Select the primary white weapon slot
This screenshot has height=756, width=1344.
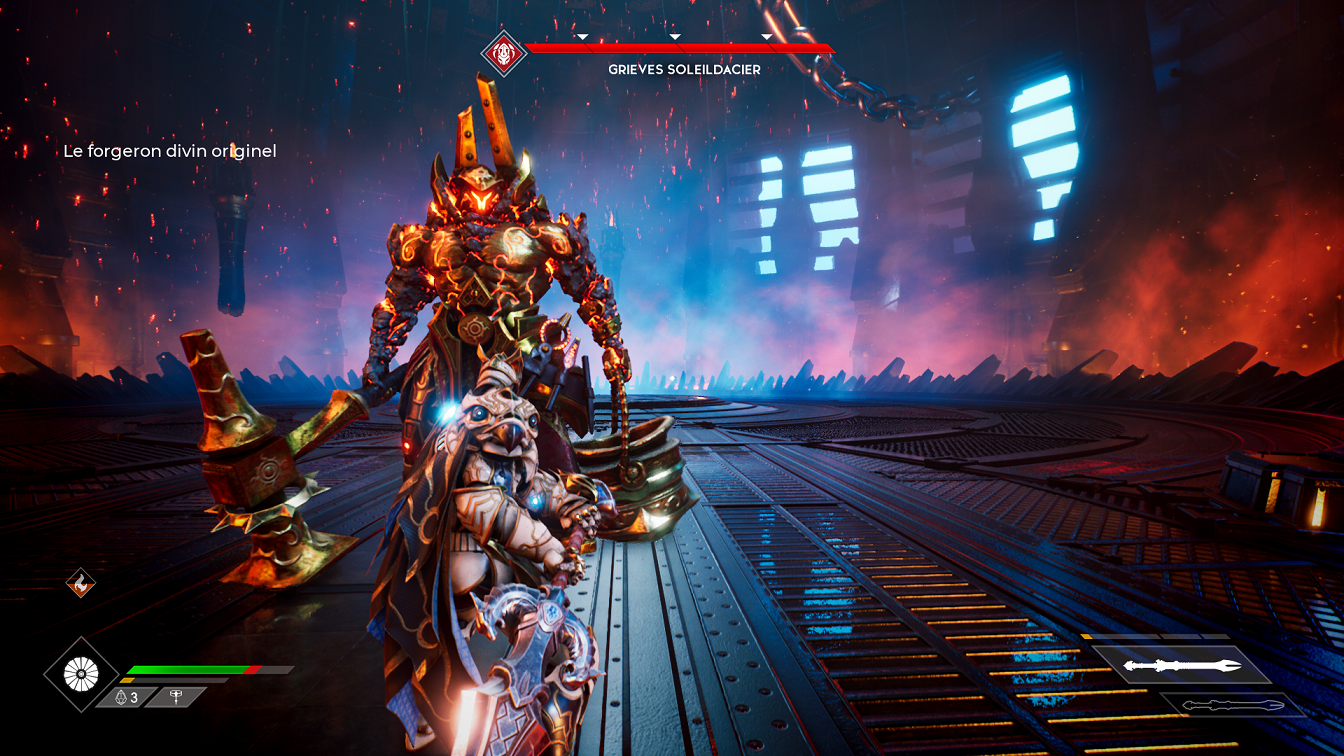tap(1181, 665)
